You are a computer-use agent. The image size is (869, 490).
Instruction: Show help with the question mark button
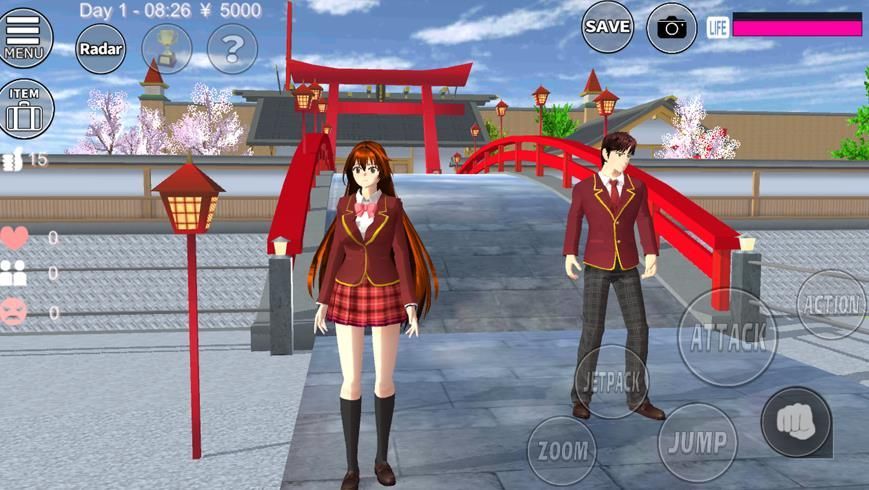click(x=232, y=48)
